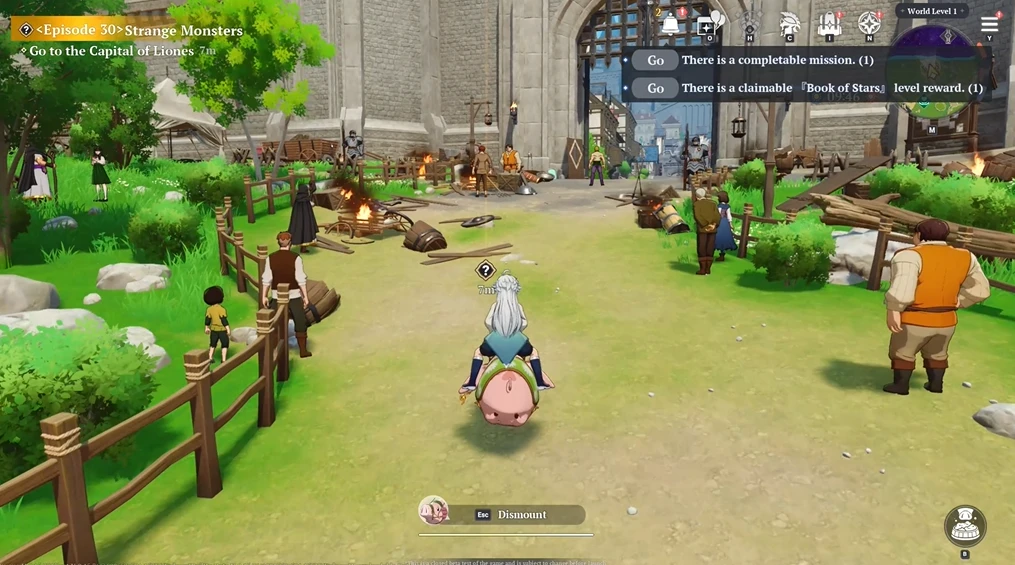1015x565 pixels.
Task: Open the notification bell alerts
Action: (670, 24)
